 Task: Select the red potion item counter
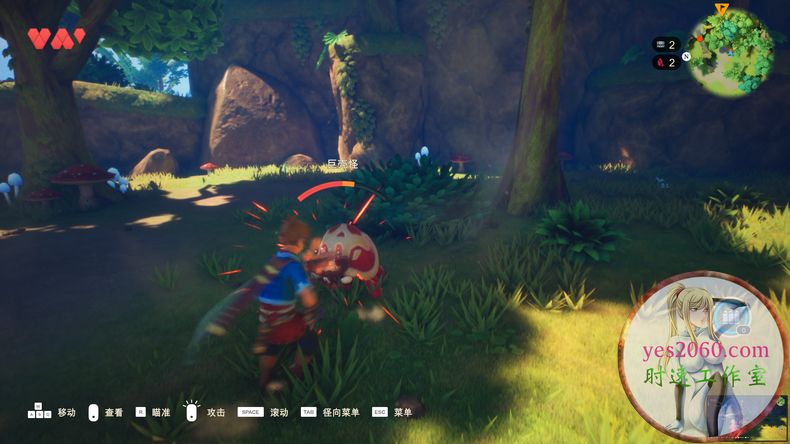pyautogui.click(x=665, y=62)
